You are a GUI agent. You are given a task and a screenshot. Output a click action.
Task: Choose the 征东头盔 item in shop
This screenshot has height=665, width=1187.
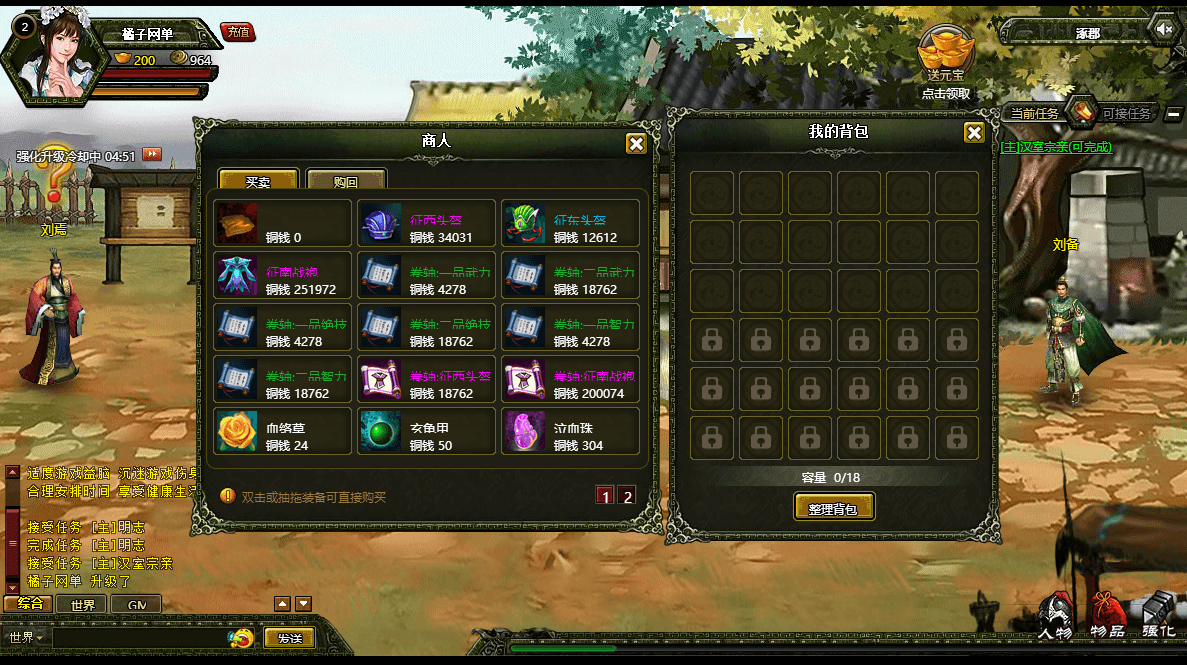tap(571, 224)
